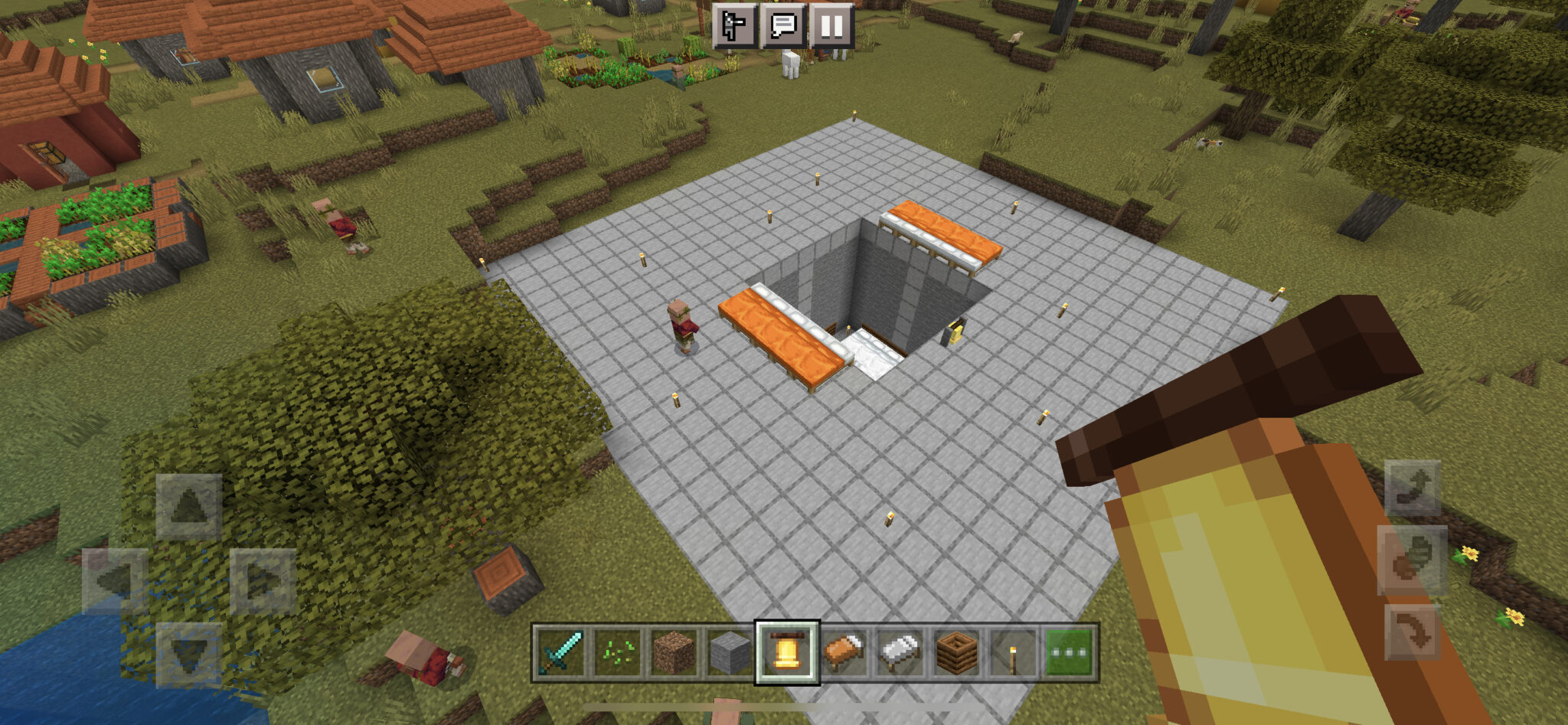1568x725 pixels.
Task: Tap the middle flying toggle button
Action: tap(1413, 560)
